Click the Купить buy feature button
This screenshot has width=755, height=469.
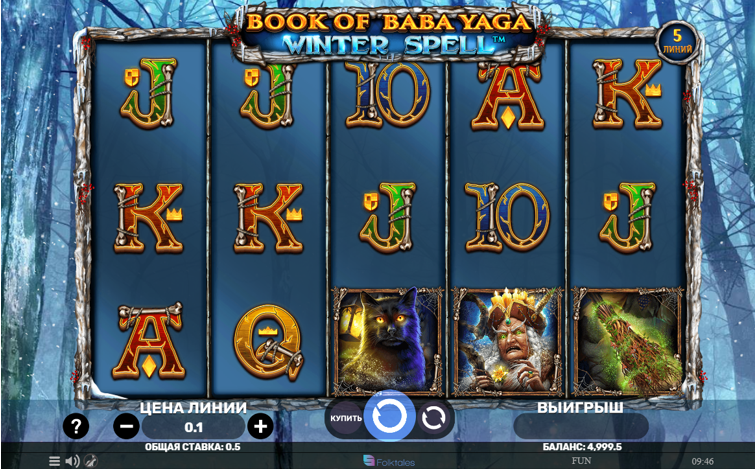(x=343, y=417)
